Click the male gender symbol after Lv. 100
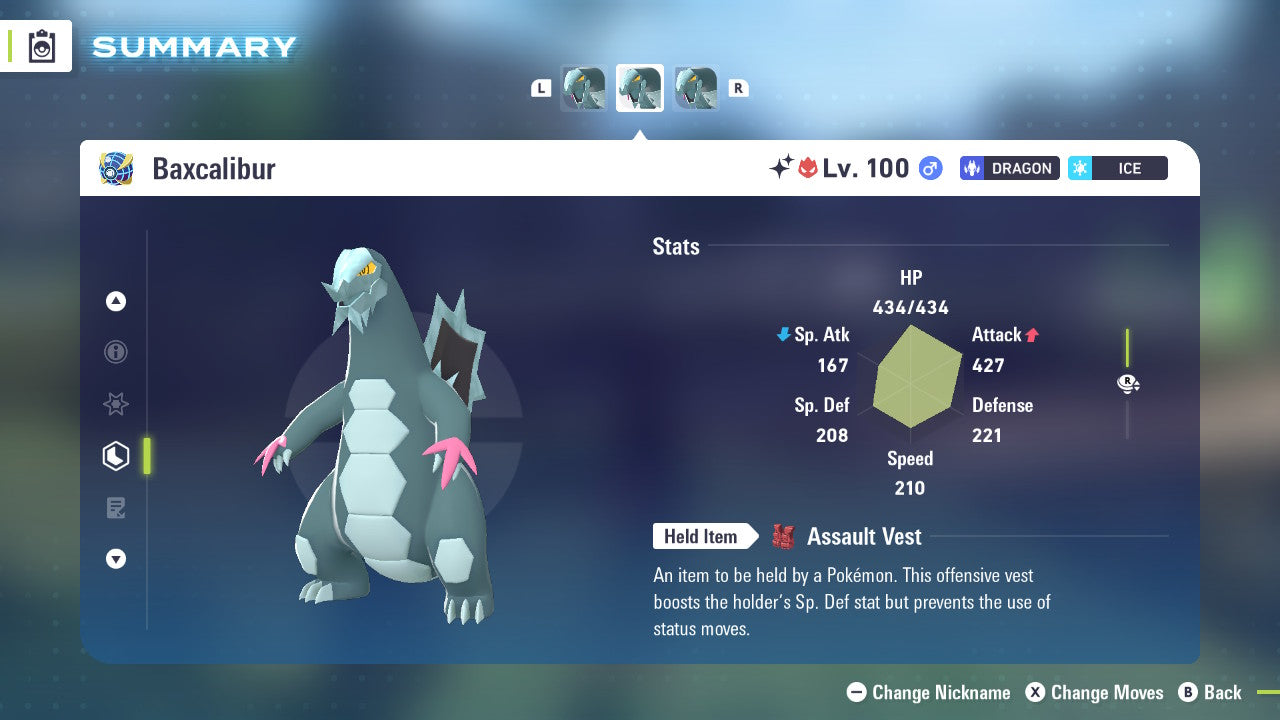 click(x=930, y=168)
